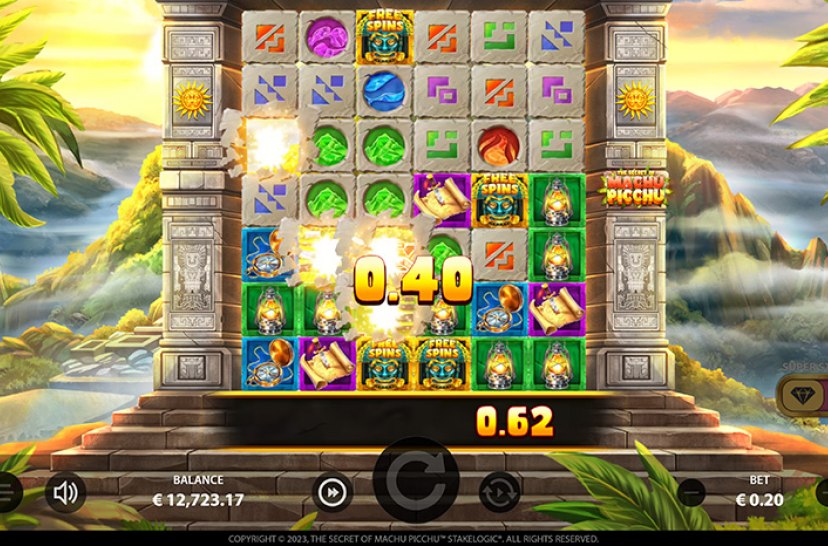Open the hamburger menu
Screen dimensions: 828x546
click(6, 492)
